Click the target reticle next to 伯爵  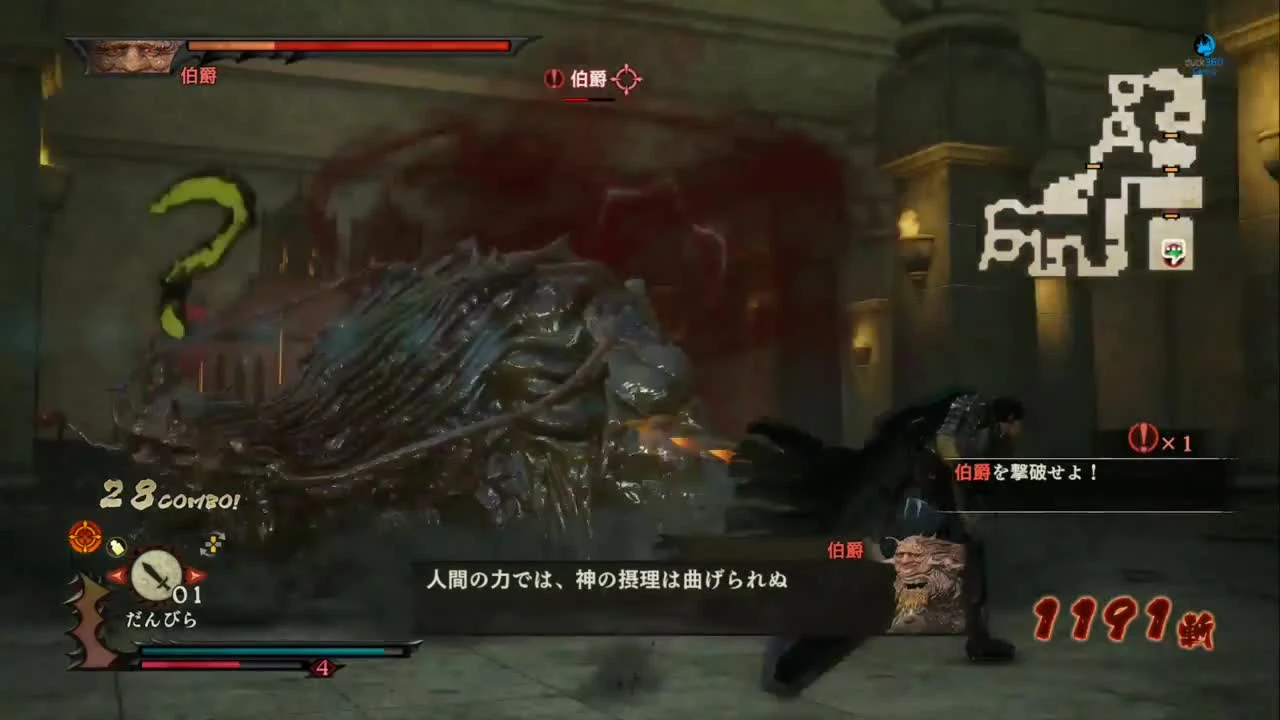[627, 79]
